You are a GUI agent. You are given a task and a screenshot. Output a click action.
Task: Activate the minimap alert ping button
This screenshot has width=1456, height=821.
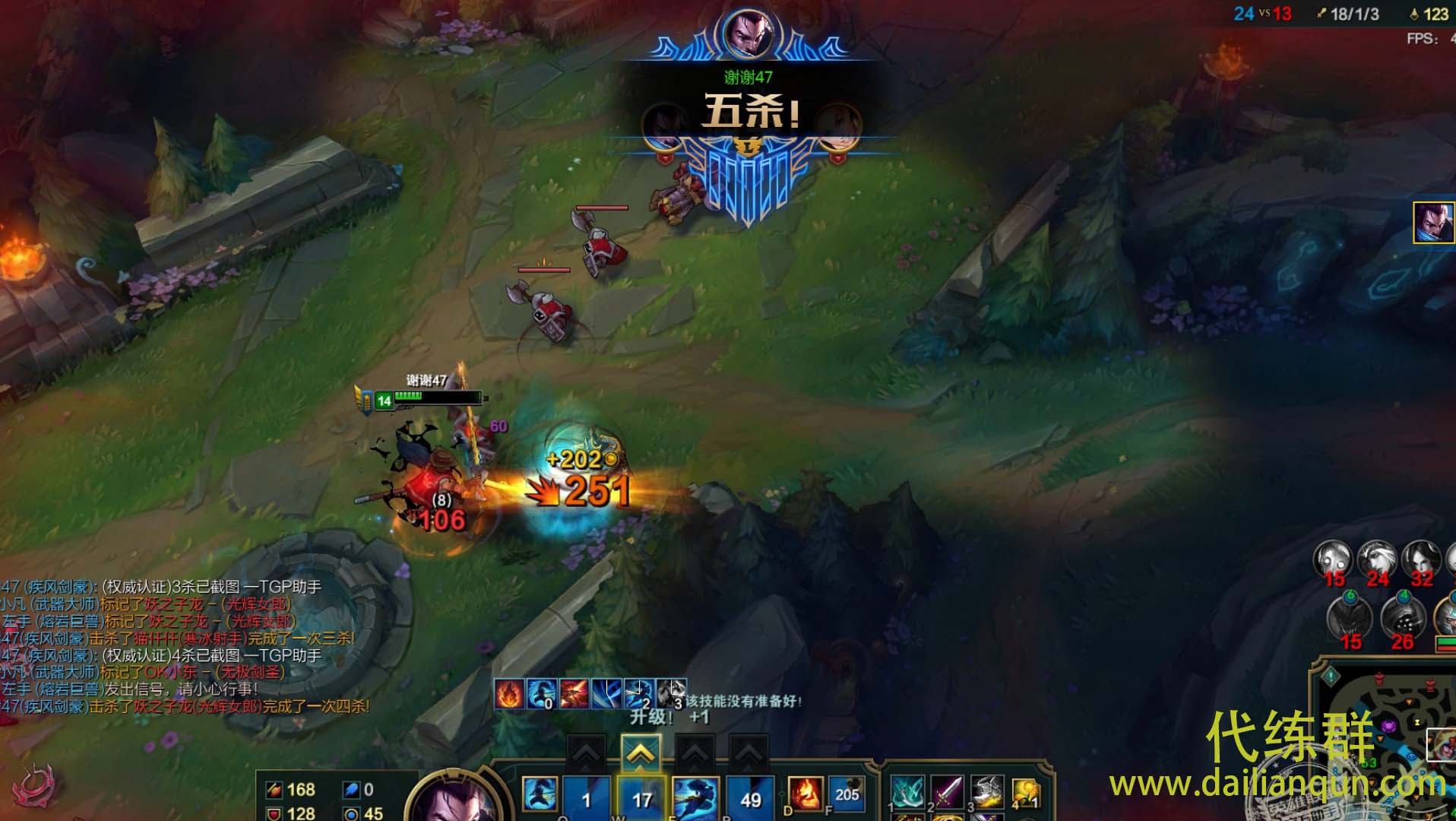1331,676
